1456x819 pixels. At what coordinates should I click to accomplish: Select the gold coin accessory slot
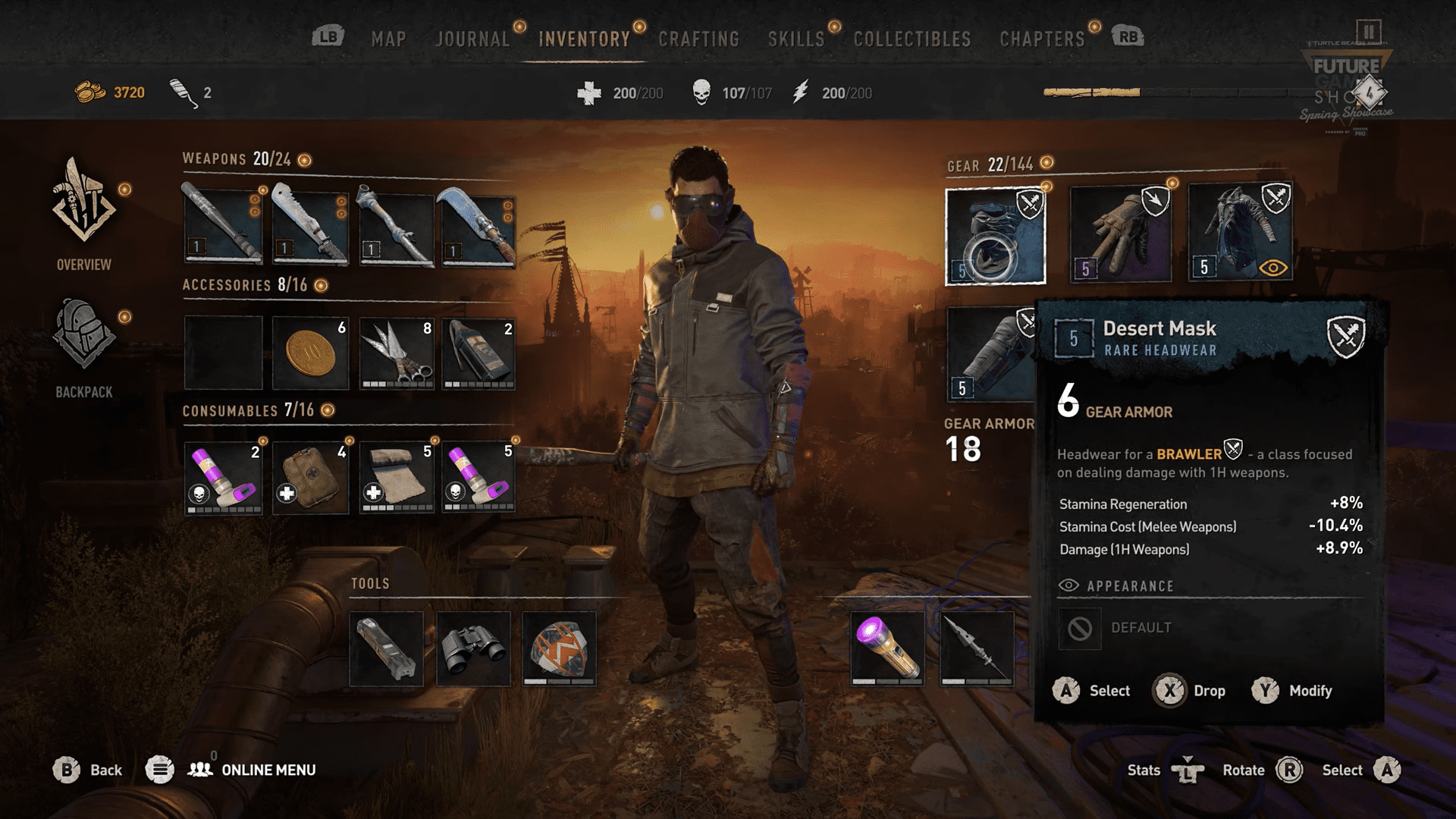point(310,353)
